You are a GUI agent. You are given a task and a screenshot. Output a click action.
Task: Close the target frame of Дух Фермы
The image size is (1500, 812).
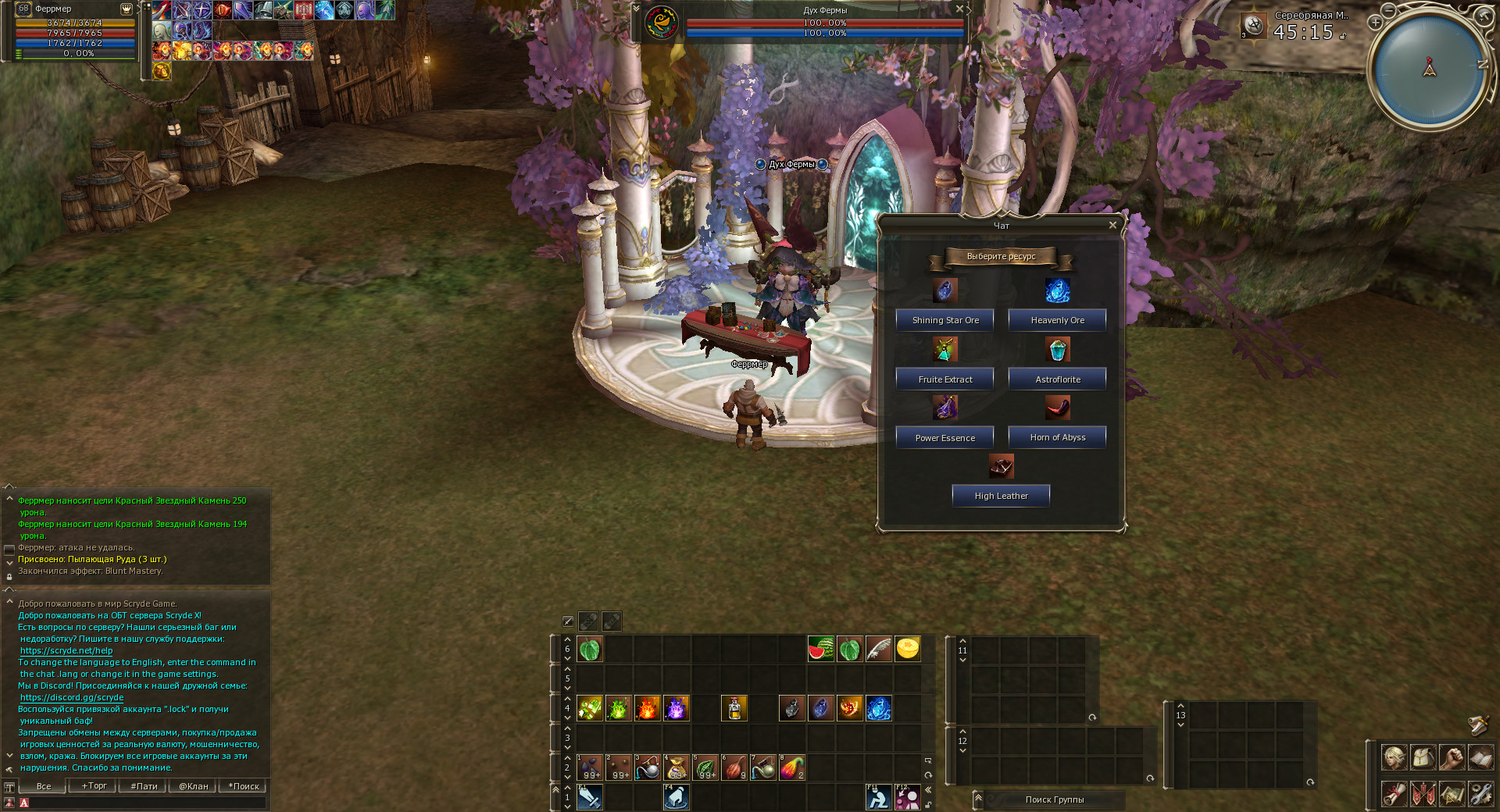point(959,9)
